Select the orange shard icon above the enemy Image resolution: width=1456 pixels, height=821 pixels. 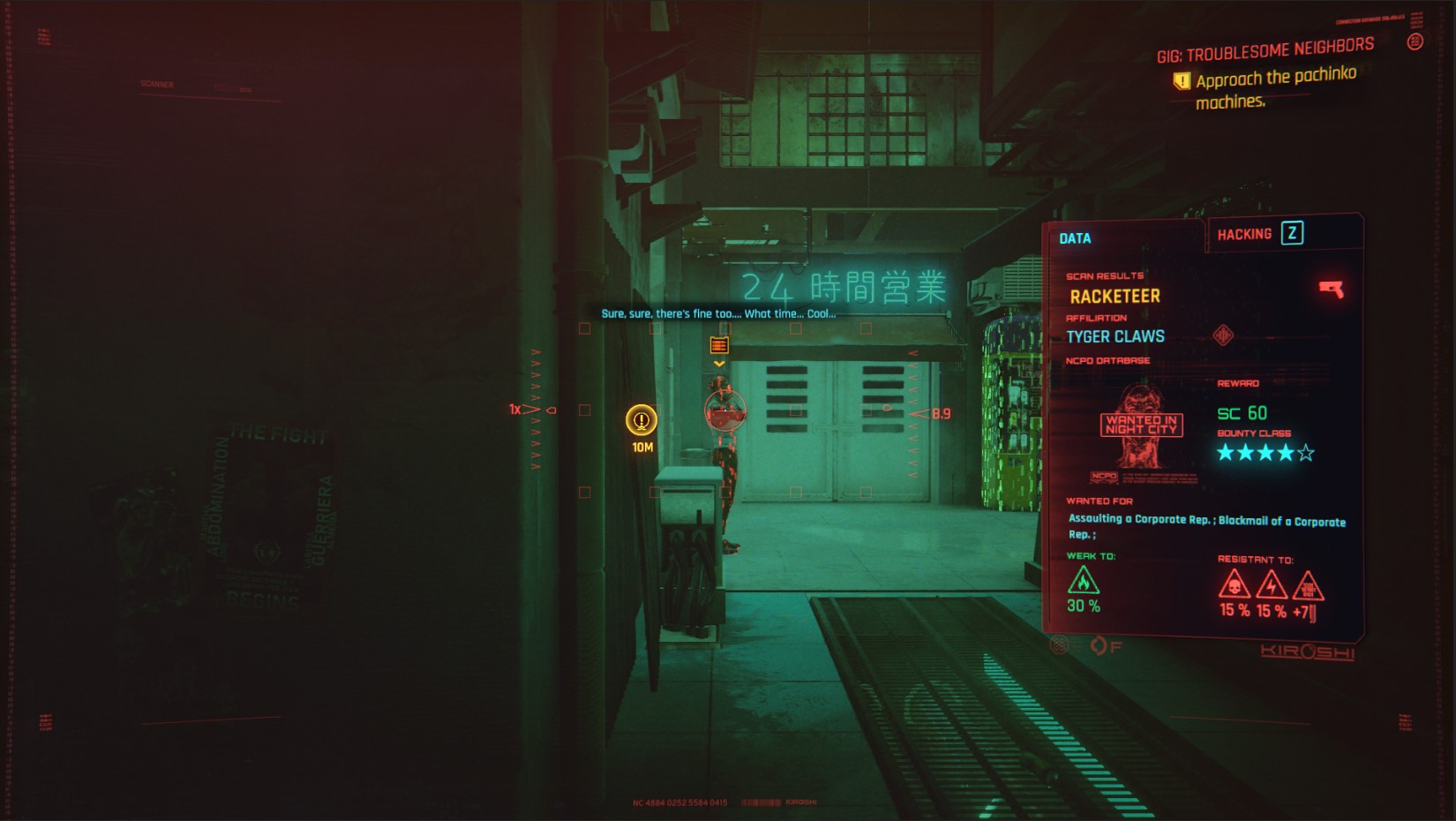tap(719, 345)
